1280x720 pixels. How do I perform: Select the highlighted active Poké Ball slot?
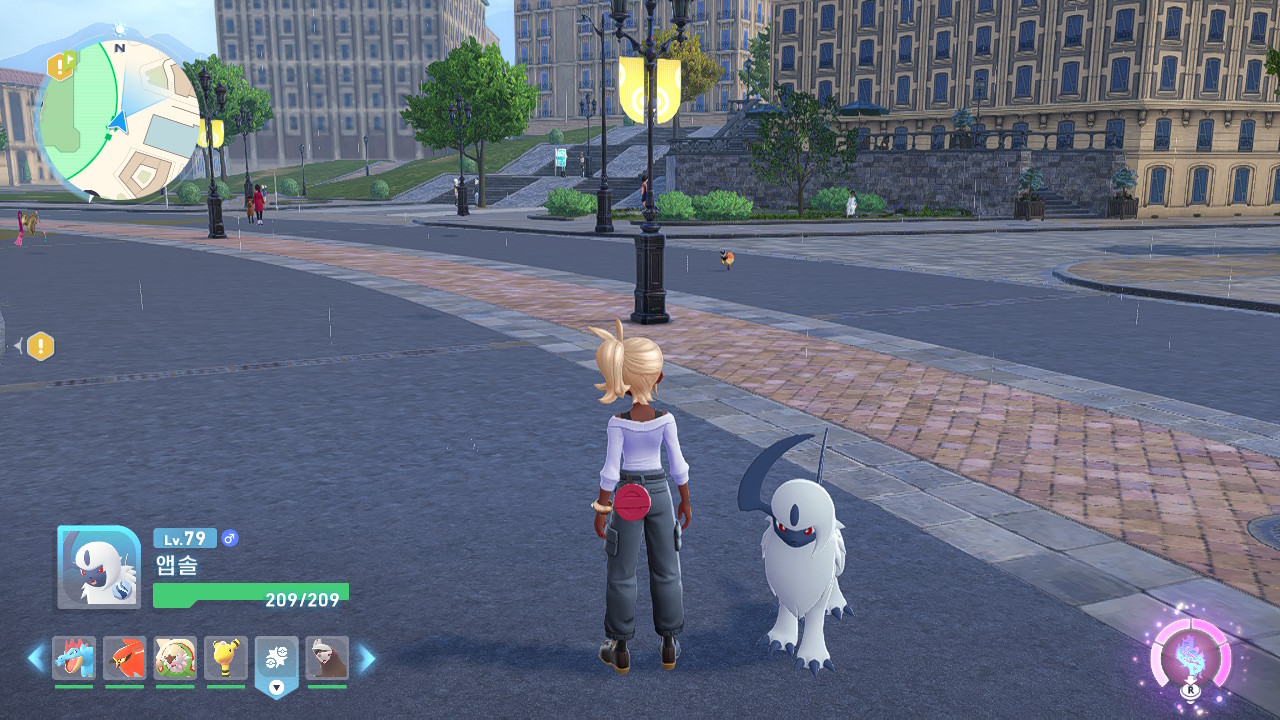point(277,660)
